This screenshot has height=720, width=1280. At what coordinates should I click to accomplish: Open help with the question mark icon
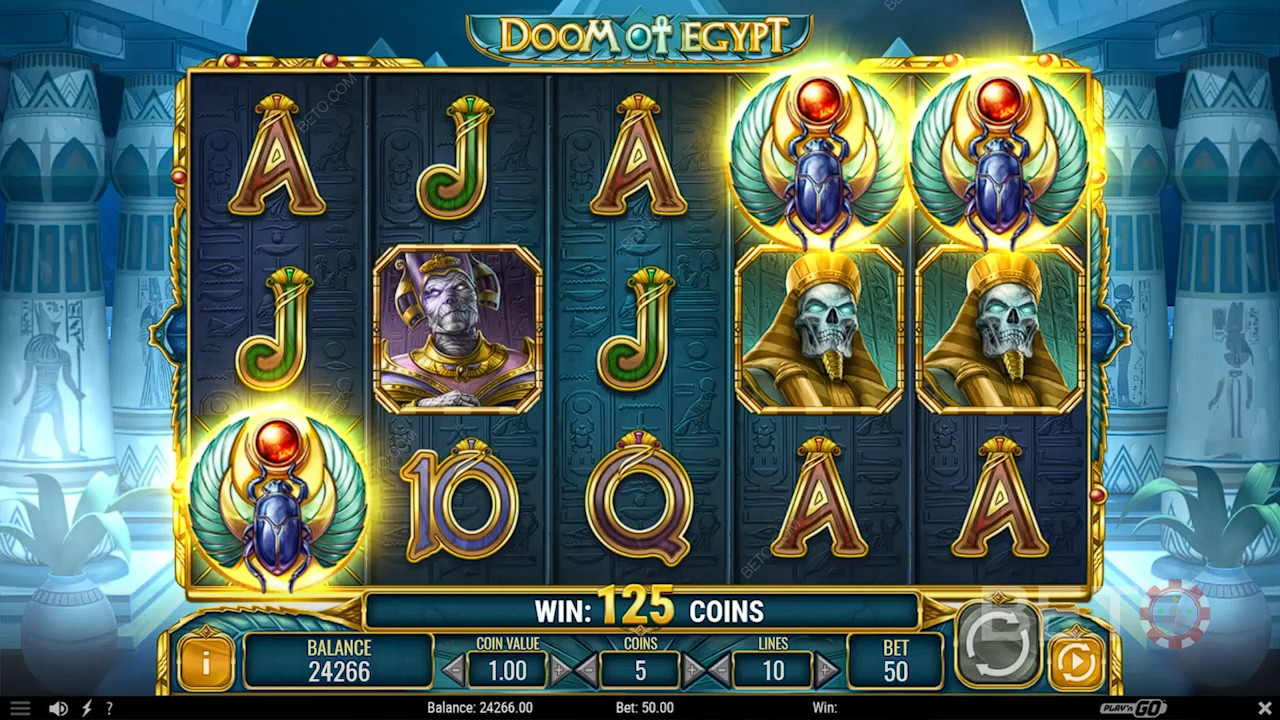point(109,708)
